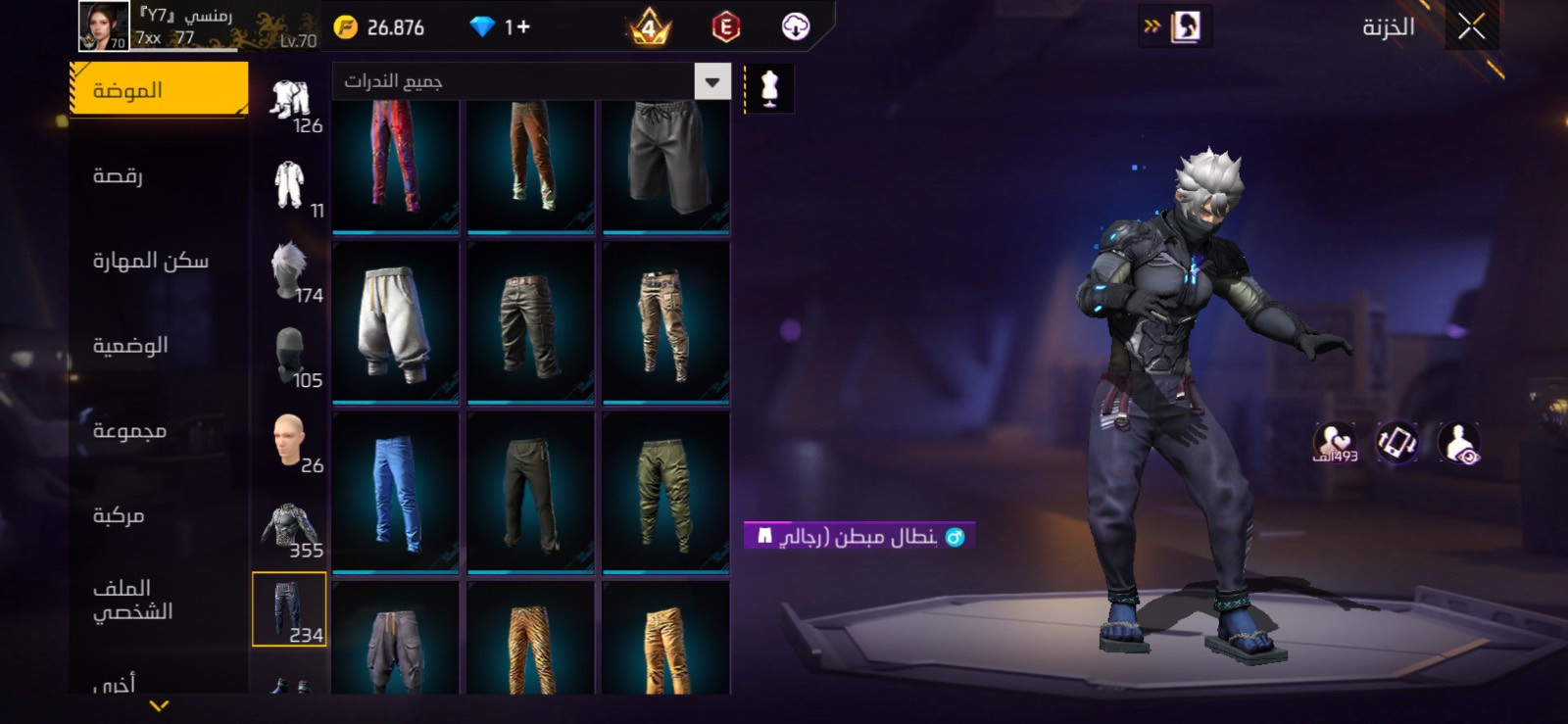Open the الموضة fashion tab
The image size is (1568, 724).
click(x=159, y=90)
